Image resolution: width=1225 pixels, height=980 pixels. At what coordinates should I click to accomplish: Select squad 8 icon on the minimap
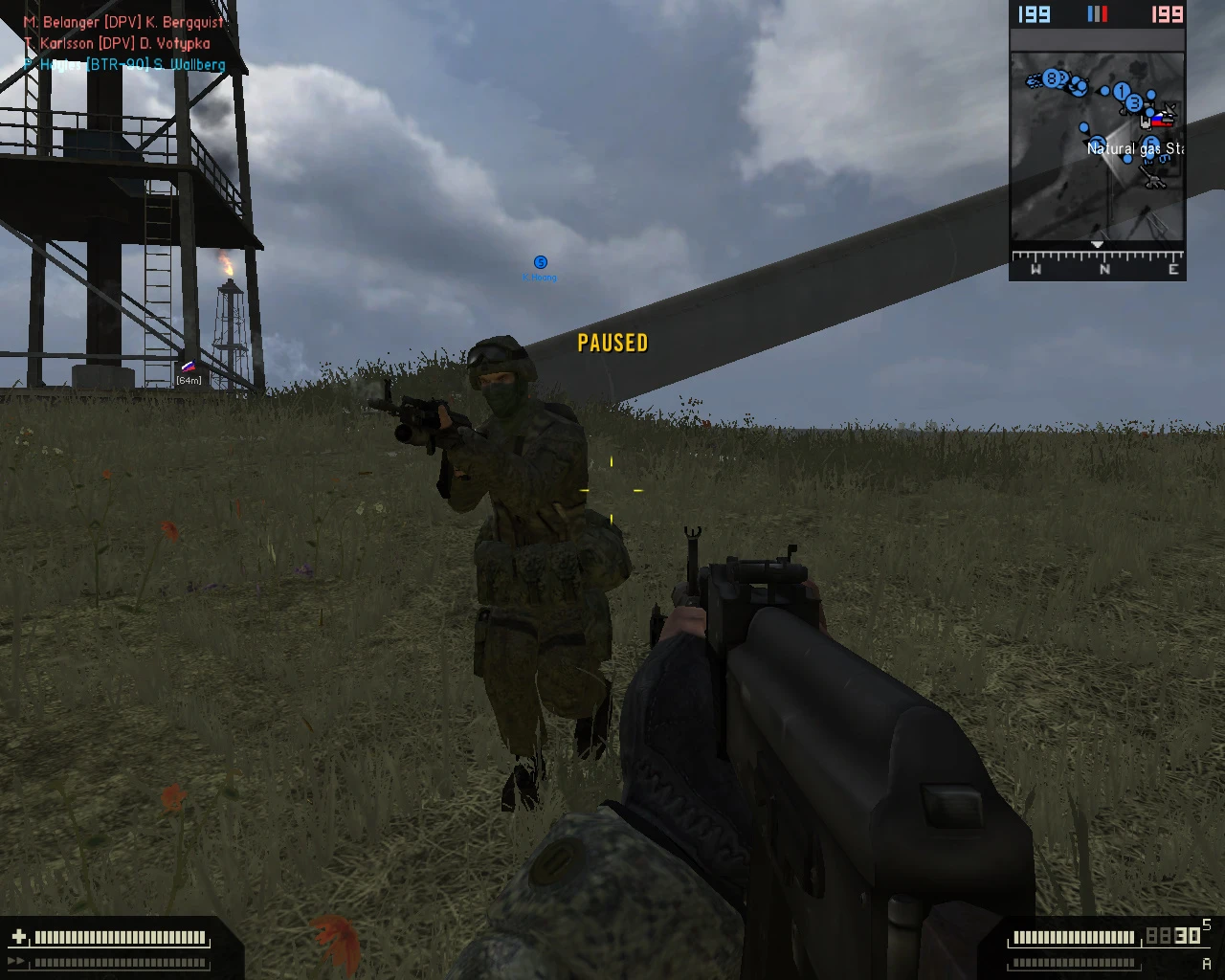(x=1052, y=79)
